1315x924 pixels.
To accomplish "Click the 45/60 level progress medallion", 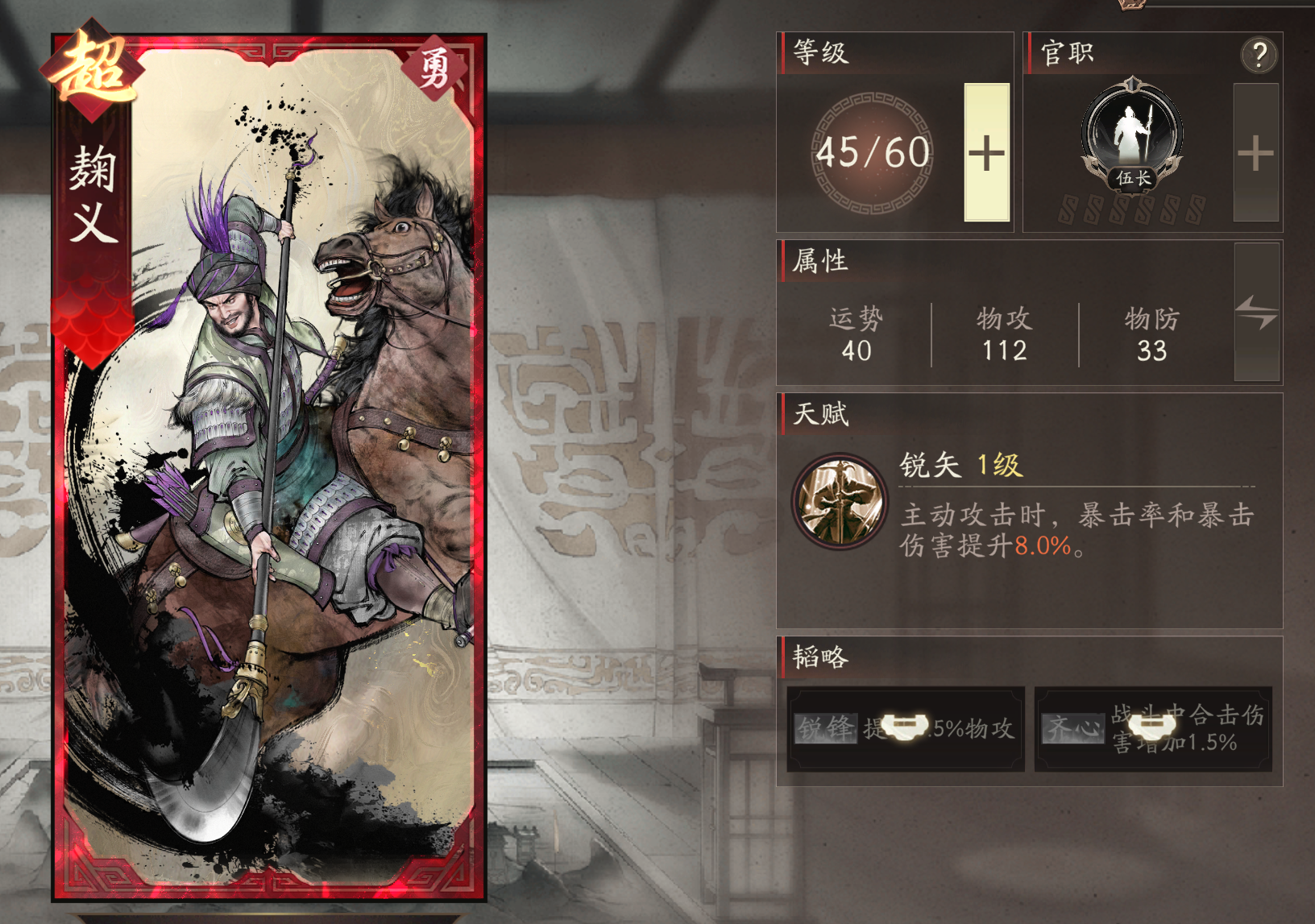I will tap(871, 152).
